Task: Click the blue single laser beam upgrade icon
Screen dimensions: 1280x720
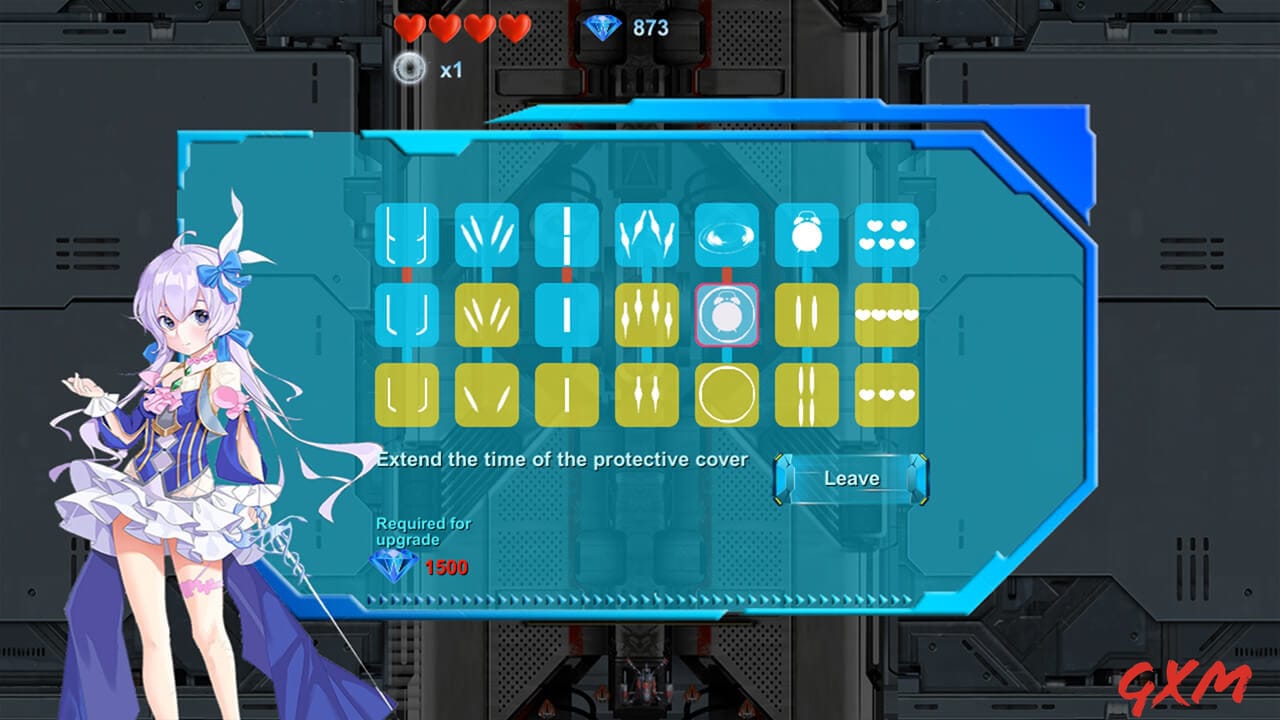Action: pos(567,235)
